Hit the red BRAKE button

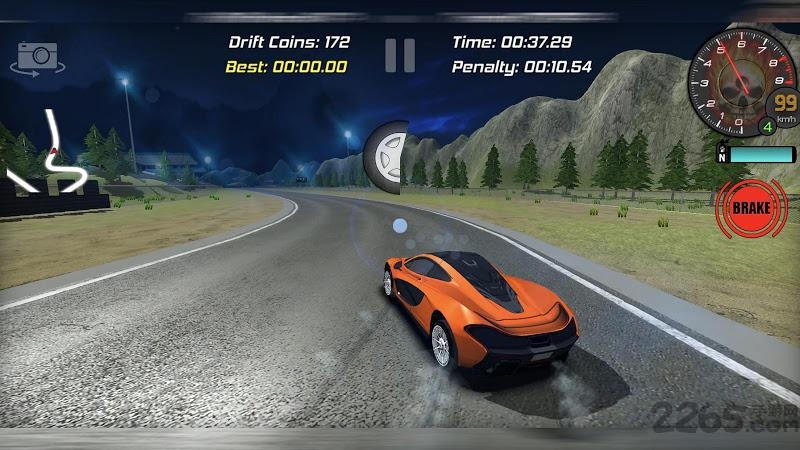(751, 208)
